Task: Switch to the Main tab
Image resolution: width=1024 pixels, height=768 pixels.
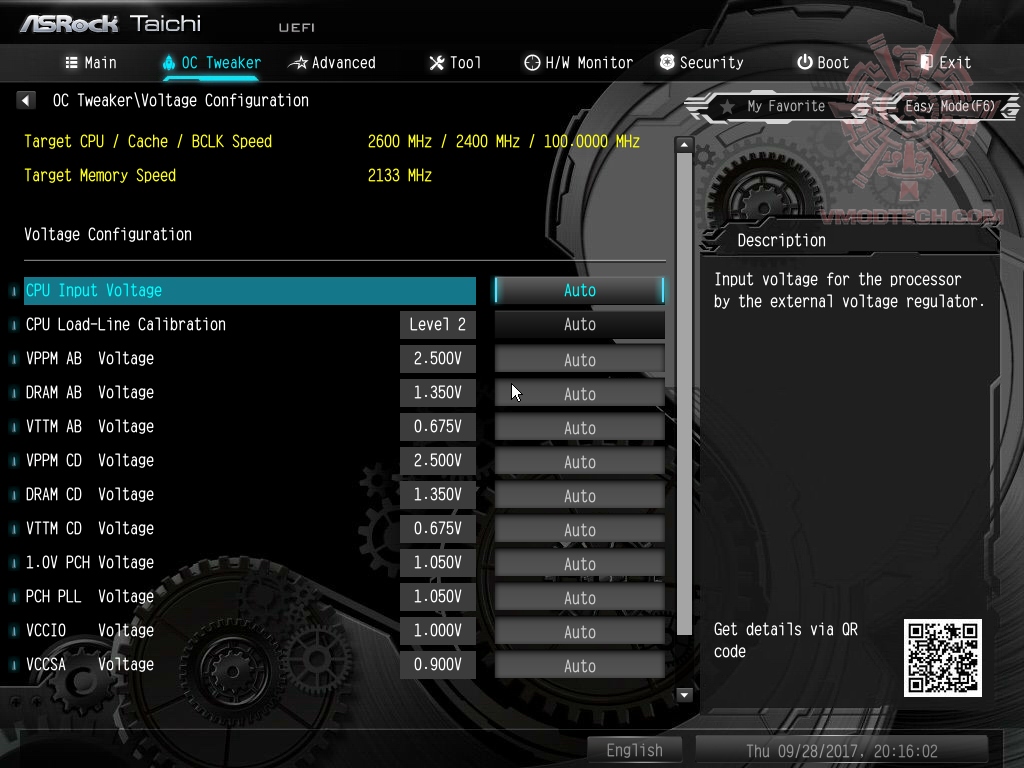Action: (x=91, y=63)
